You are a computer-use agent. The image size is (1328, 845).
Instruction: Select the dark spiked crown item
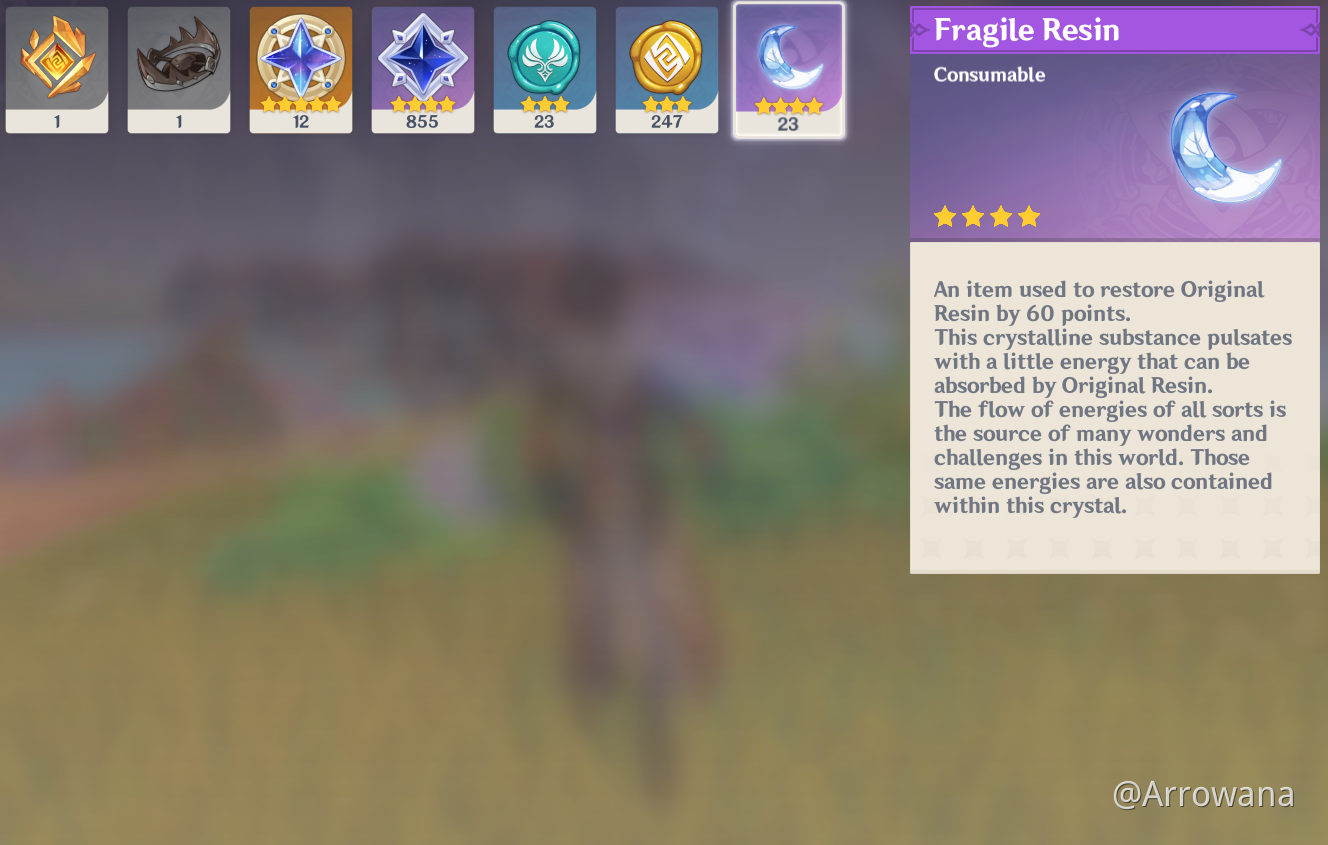pos(179,69)
